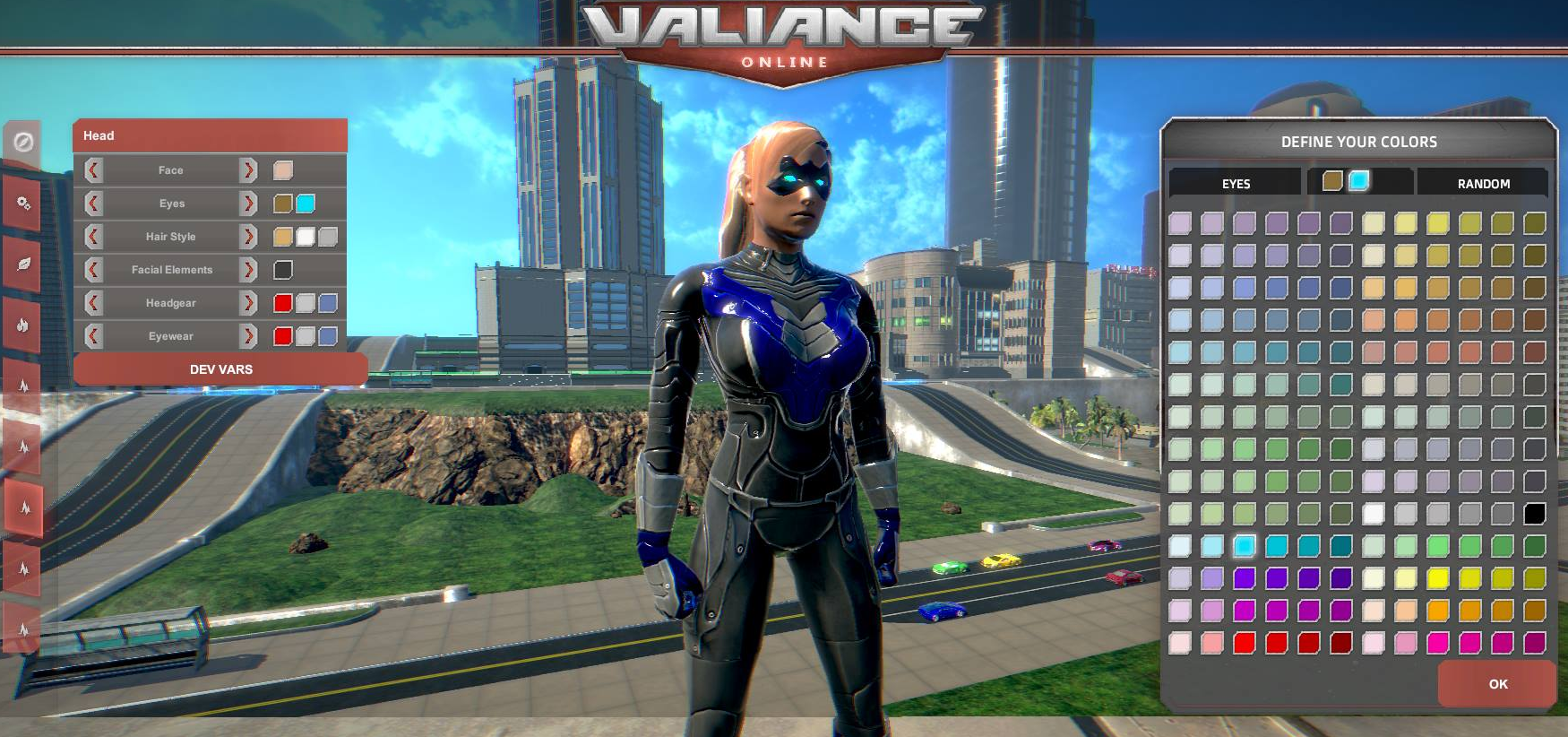Select the prohibition/cancel icon in the sidebar
The width and height of the screenshot is (1568, 737).
[25, 143]
